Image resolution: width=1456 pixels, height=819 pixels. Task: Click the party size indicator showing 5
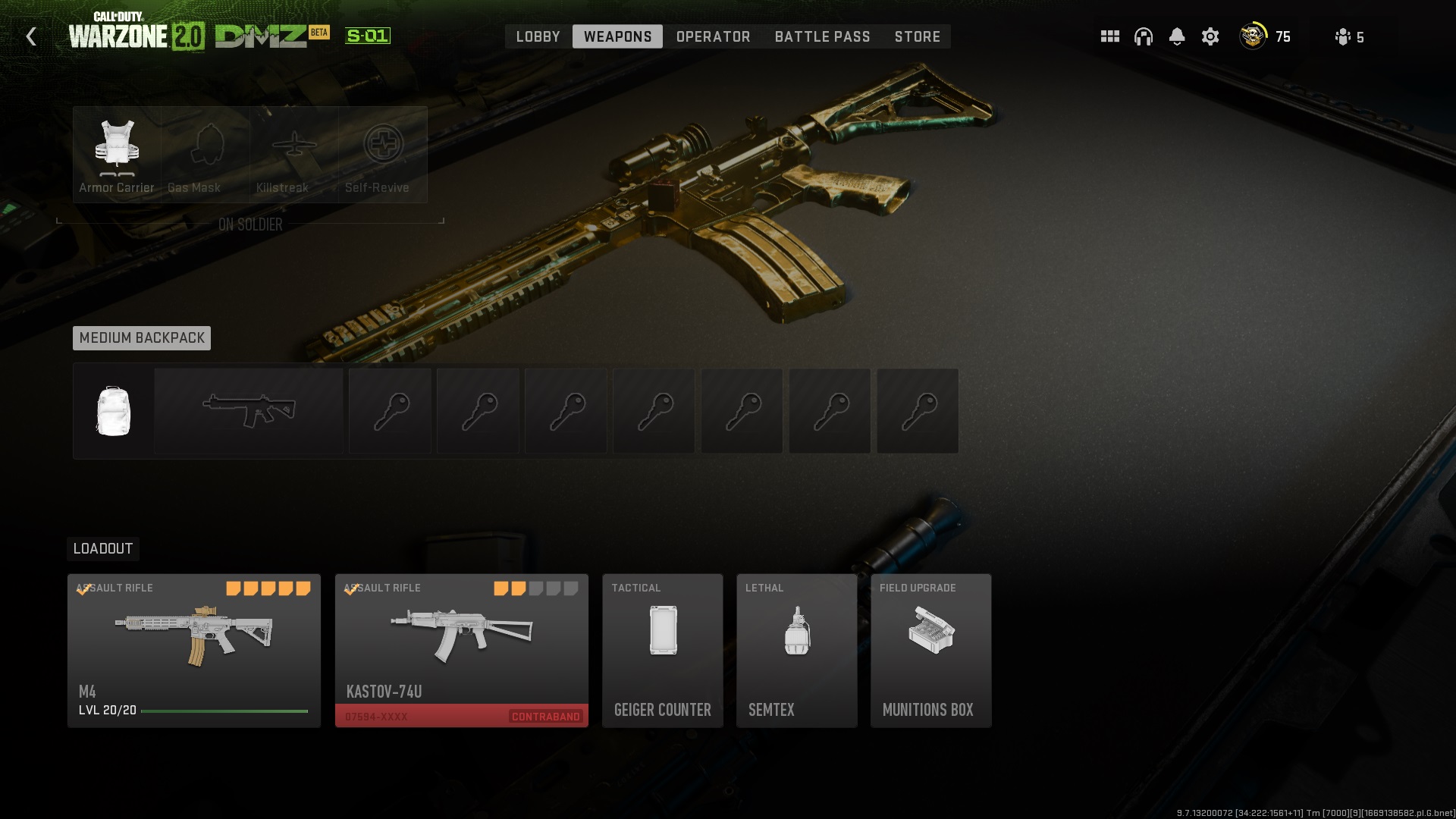pyautogui.click(x=1348, y=36)
